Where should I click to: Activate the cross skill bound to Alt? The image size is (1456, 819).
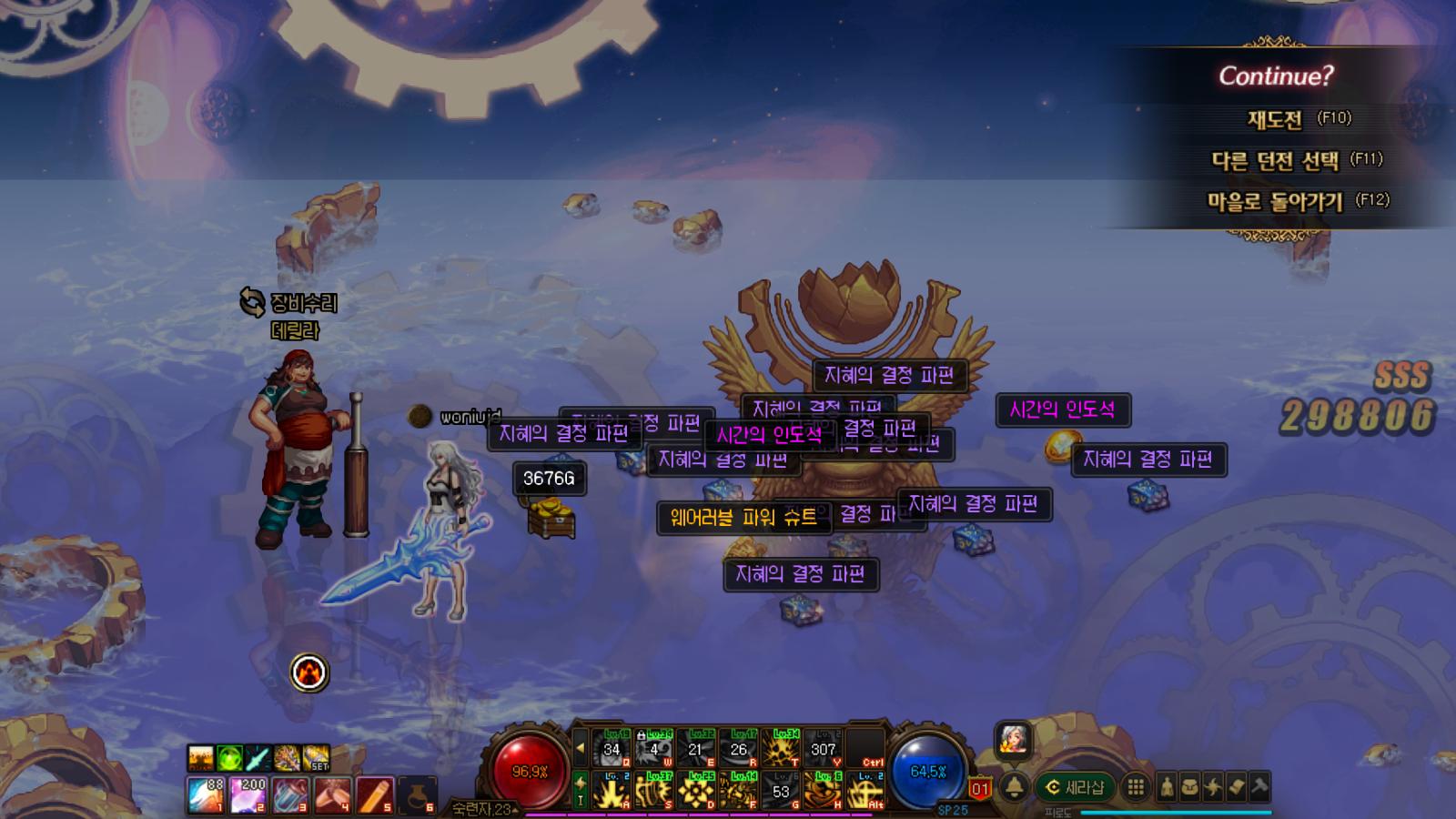coord(865,791)
